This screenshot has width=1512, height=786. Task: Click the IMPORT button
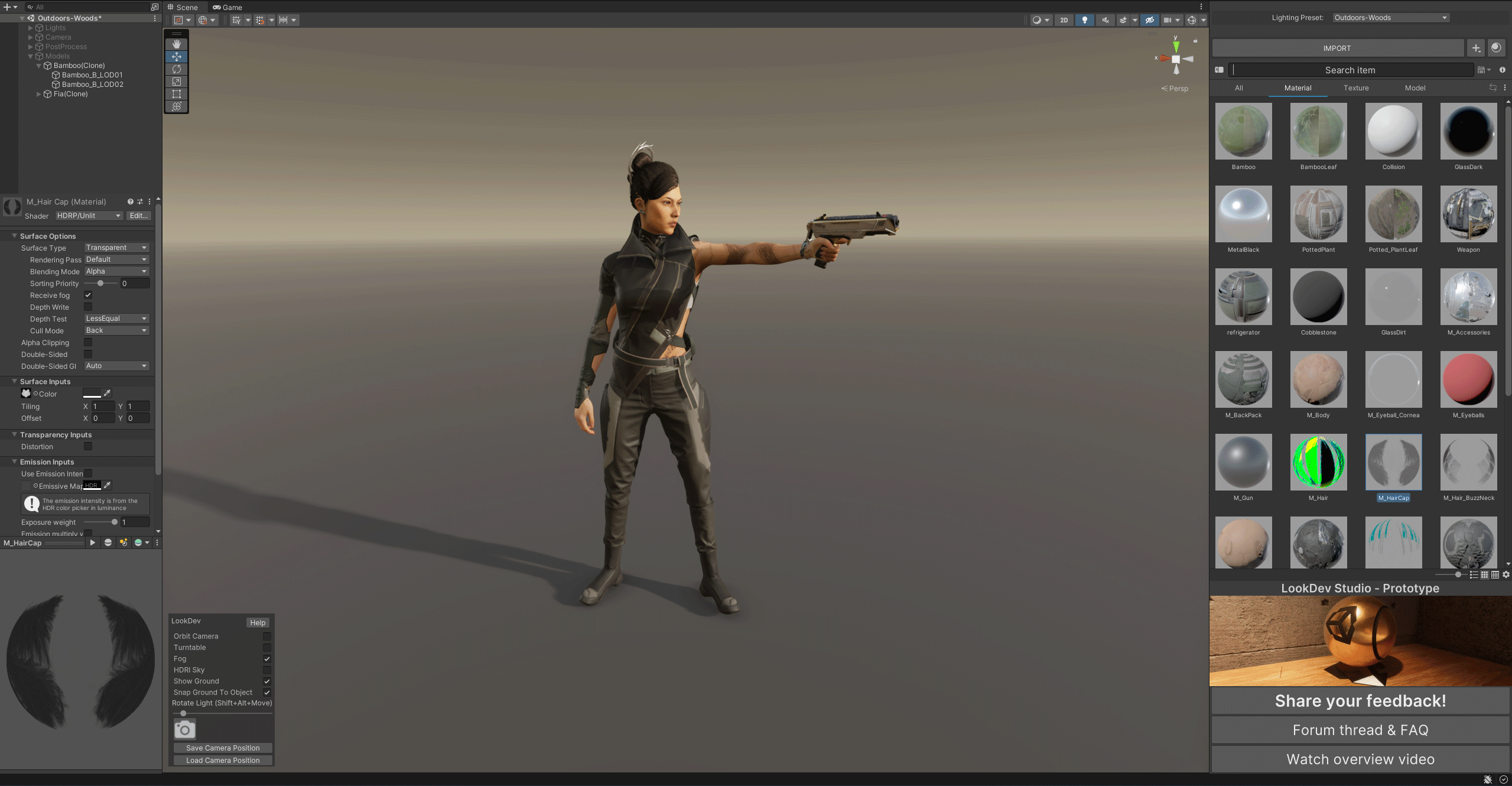coord(1337,48)
